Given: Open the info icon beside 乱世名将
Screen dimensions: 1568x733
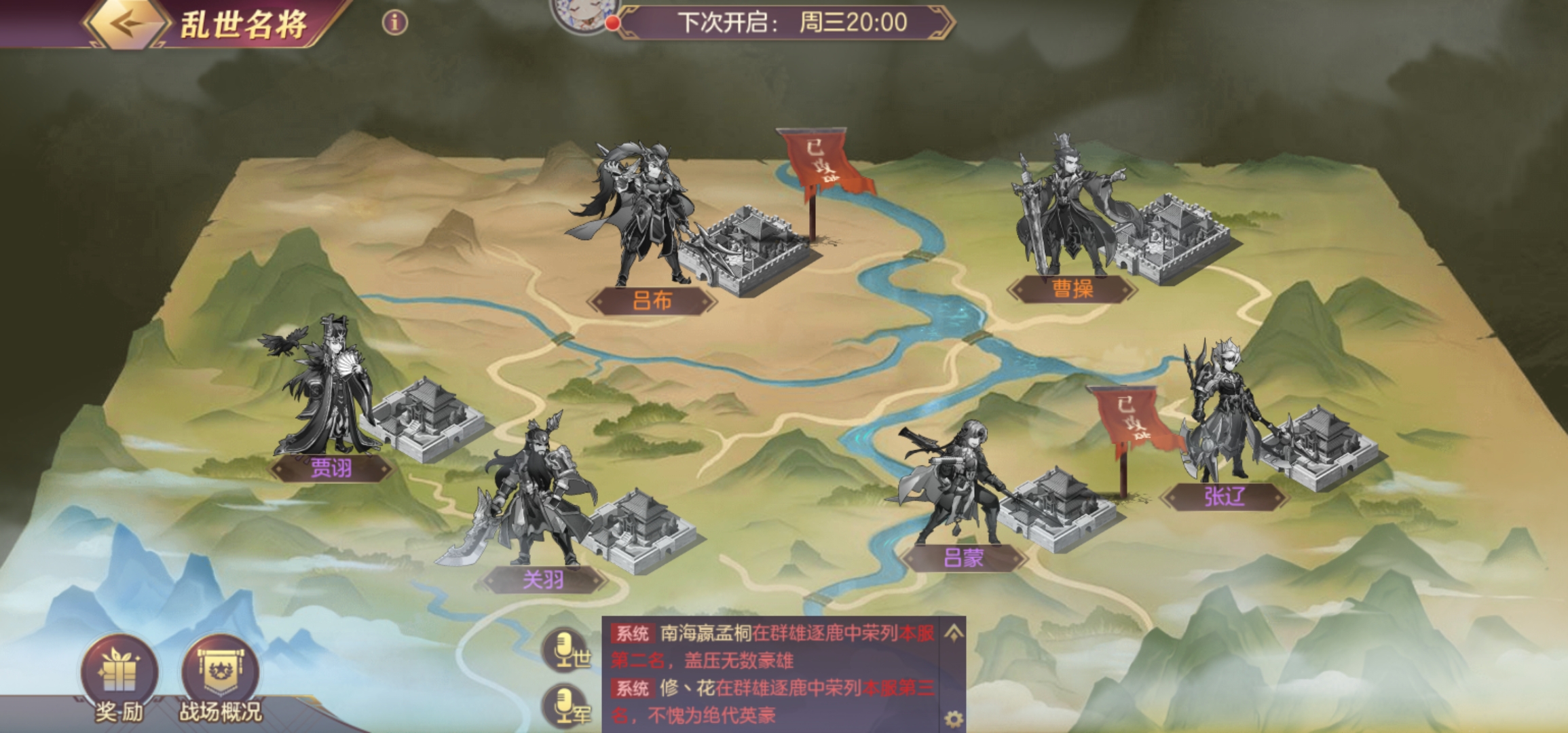Looking at the screenshot, I should [395, 23].
